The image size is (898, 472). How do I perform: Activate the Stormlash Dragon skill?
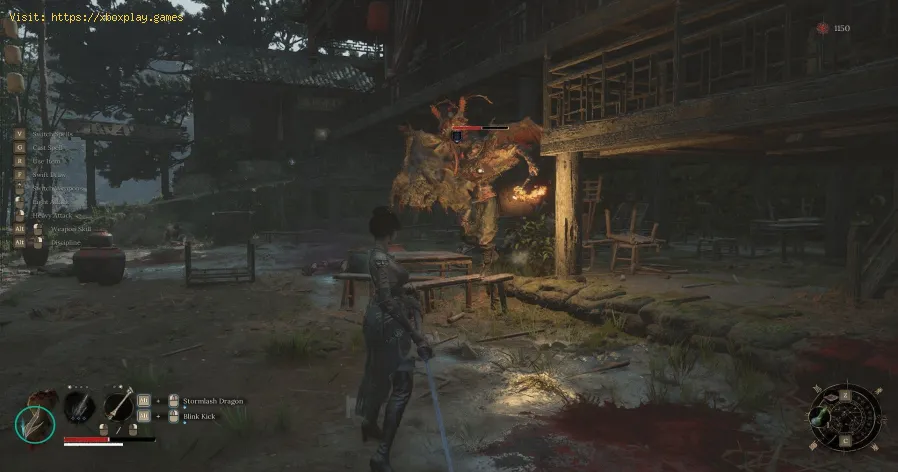pyautogui.click(x=214, y=400)
